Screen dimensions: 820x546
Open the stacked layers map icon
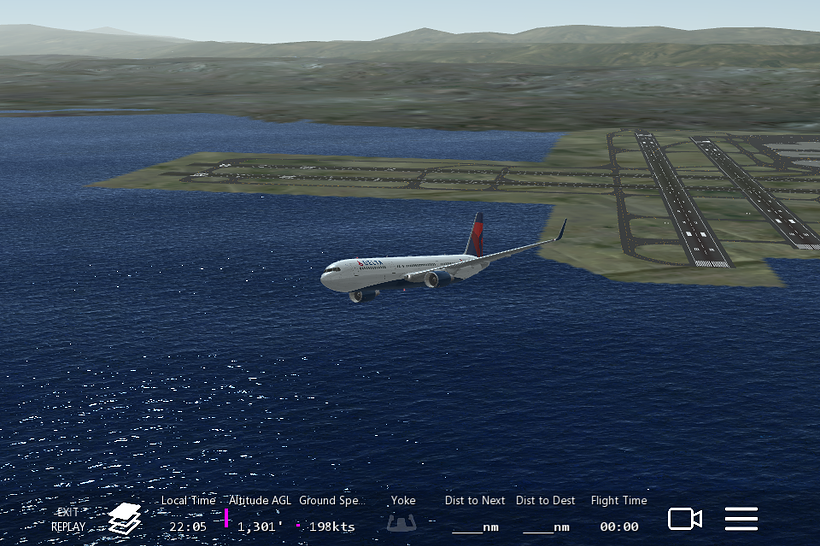coord(124,519)
